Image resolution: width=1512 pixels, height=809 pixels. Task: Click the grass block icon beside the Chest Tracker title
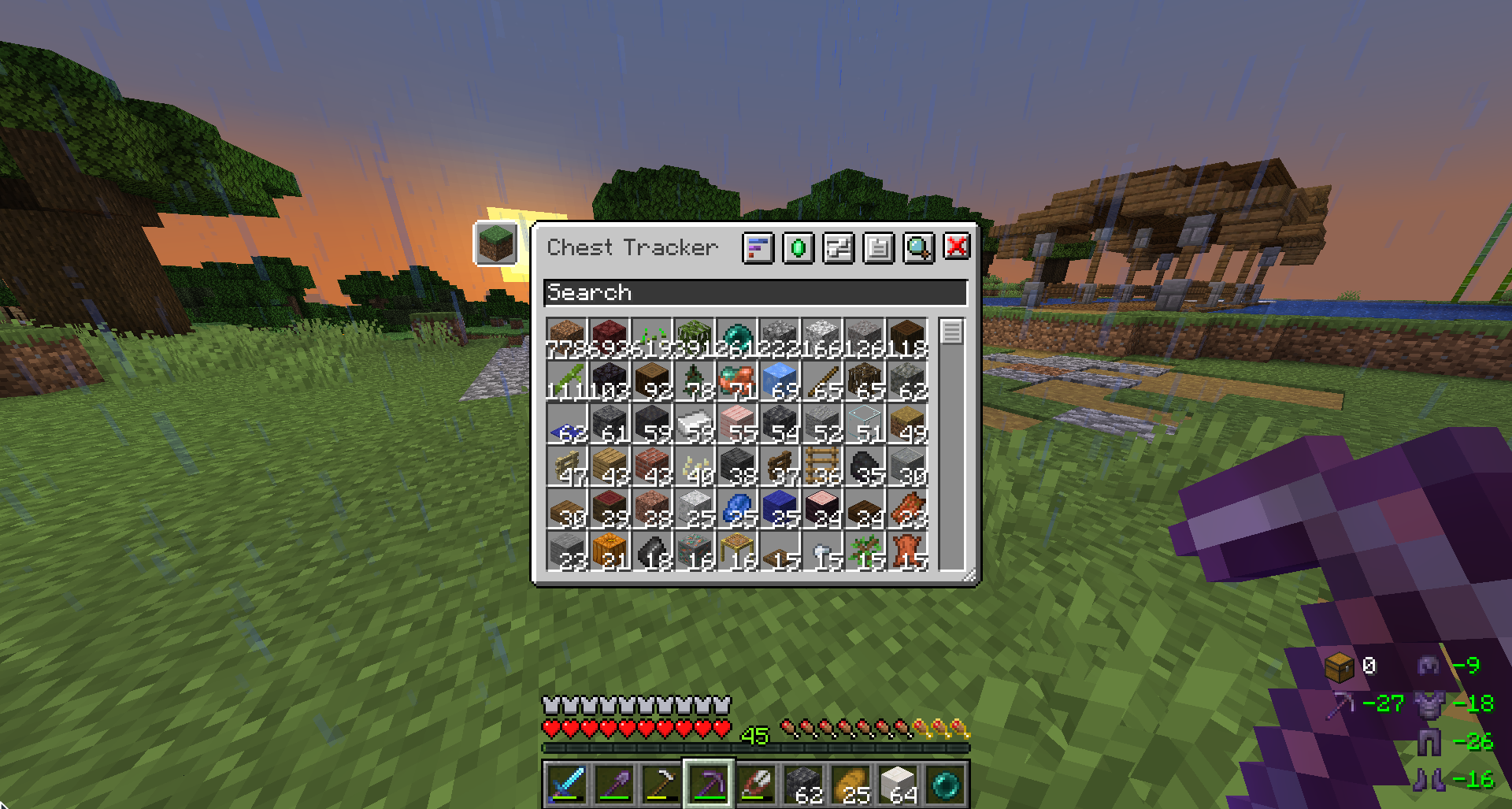click(x=495, y=244)
